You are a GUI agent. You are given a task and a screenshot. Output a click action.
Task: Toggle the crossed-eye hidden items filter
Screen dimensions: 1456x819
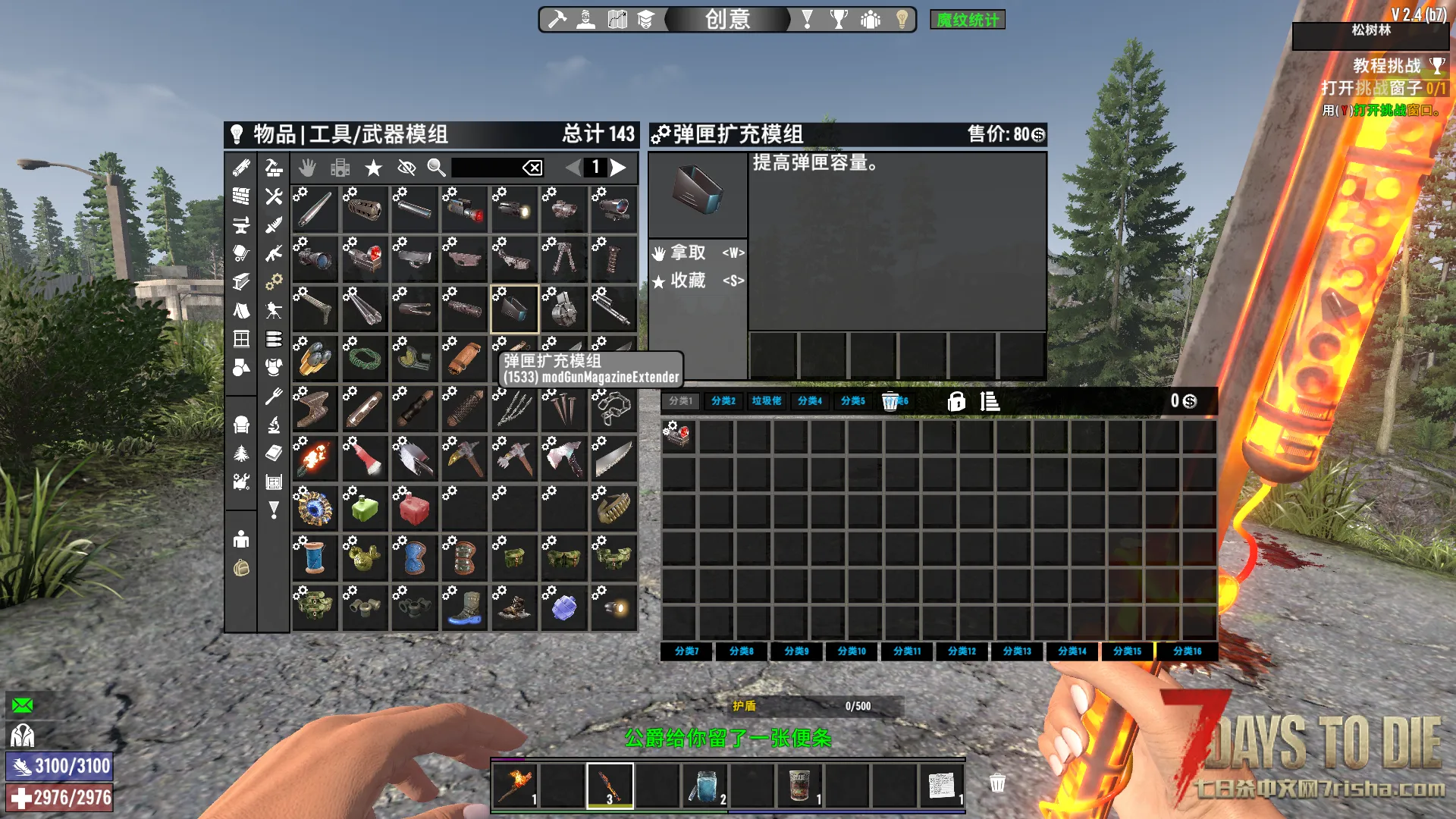(x=406, y=168)
